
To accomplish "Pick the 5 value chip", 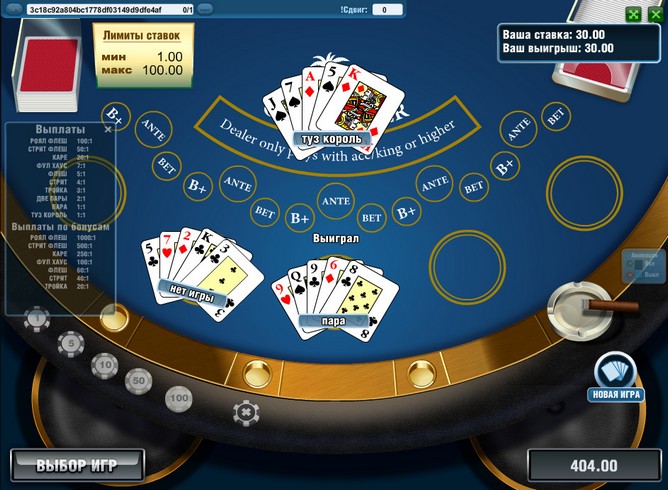I will click(70, 344).
